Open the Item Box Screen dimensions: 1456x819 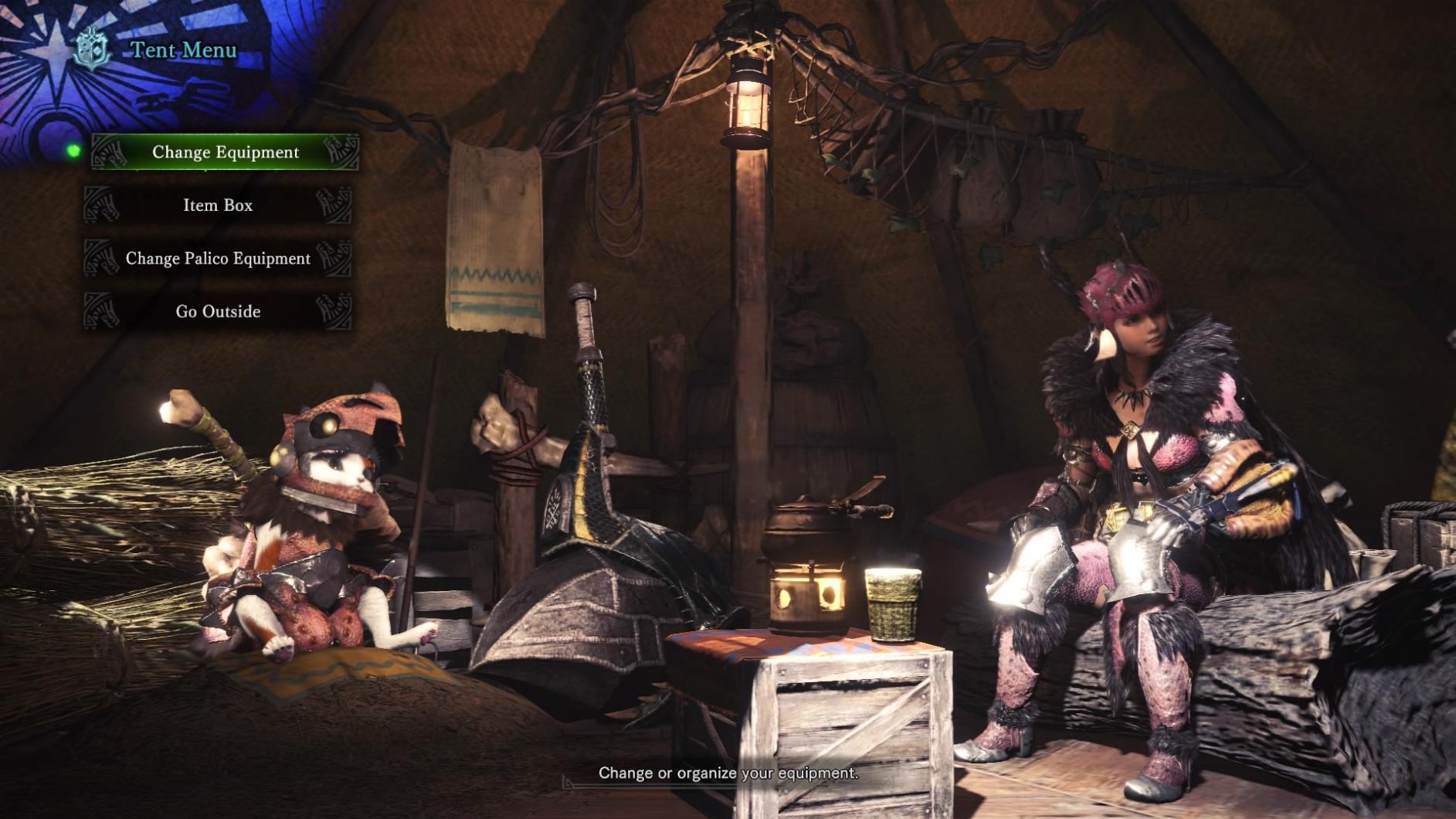[218, 206]
